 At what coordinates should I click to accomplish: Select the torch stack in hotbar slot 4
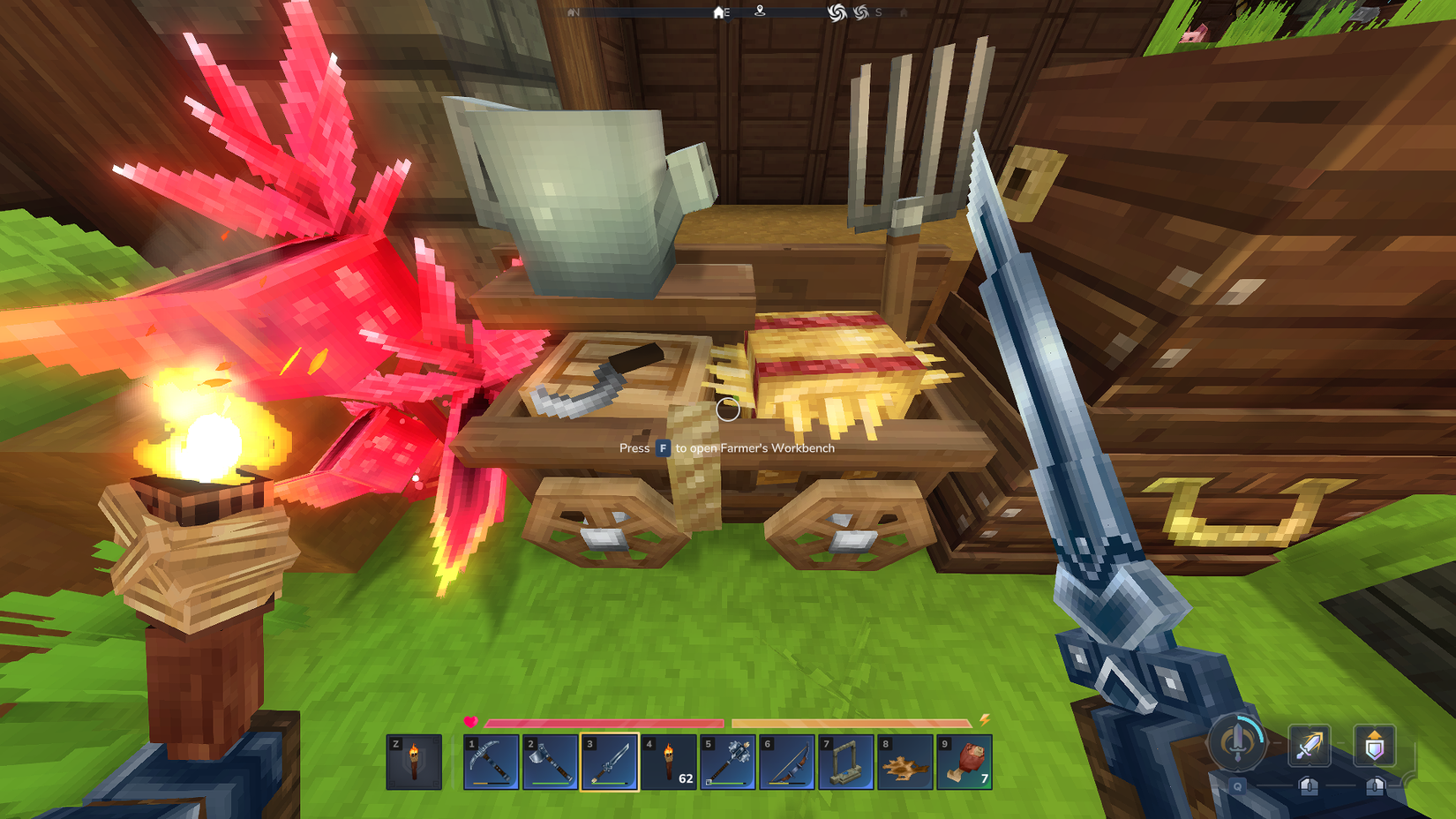670,763
